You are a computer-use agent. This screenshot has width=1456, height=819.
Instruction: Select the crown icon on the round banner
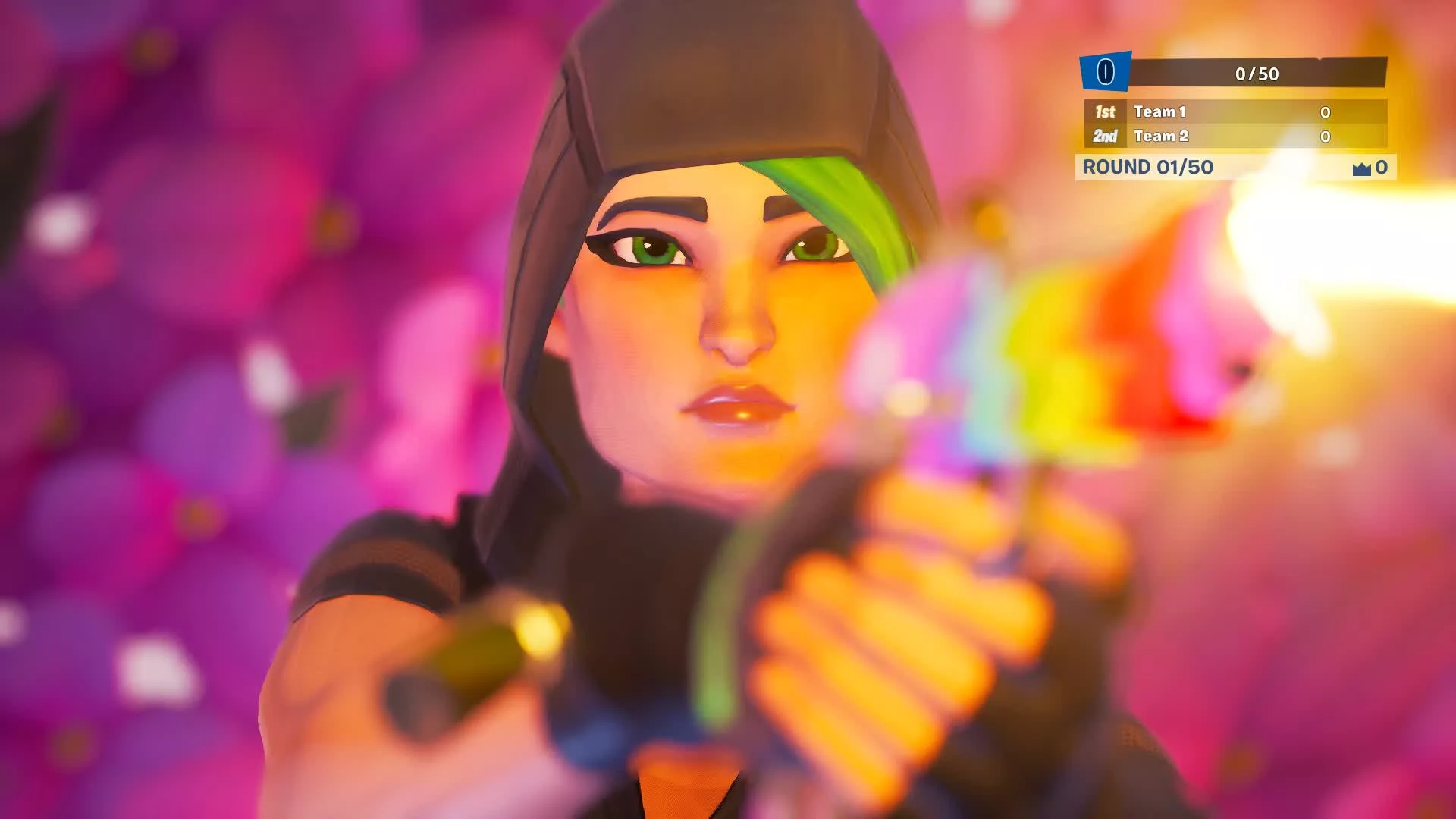[x=1361, y=168]
